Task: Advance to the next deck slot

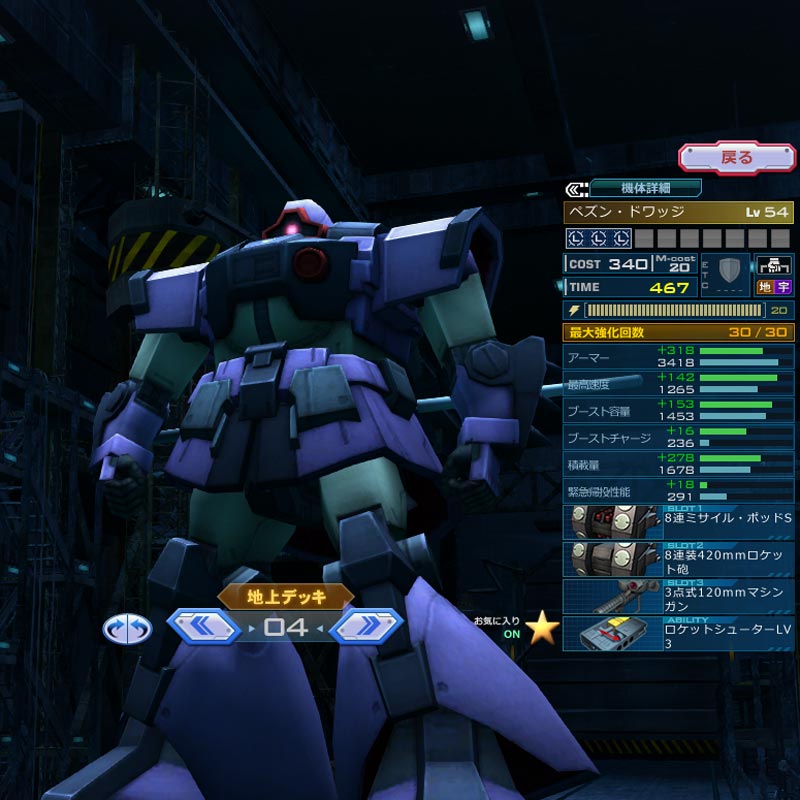Action: [x=365, y=627]
